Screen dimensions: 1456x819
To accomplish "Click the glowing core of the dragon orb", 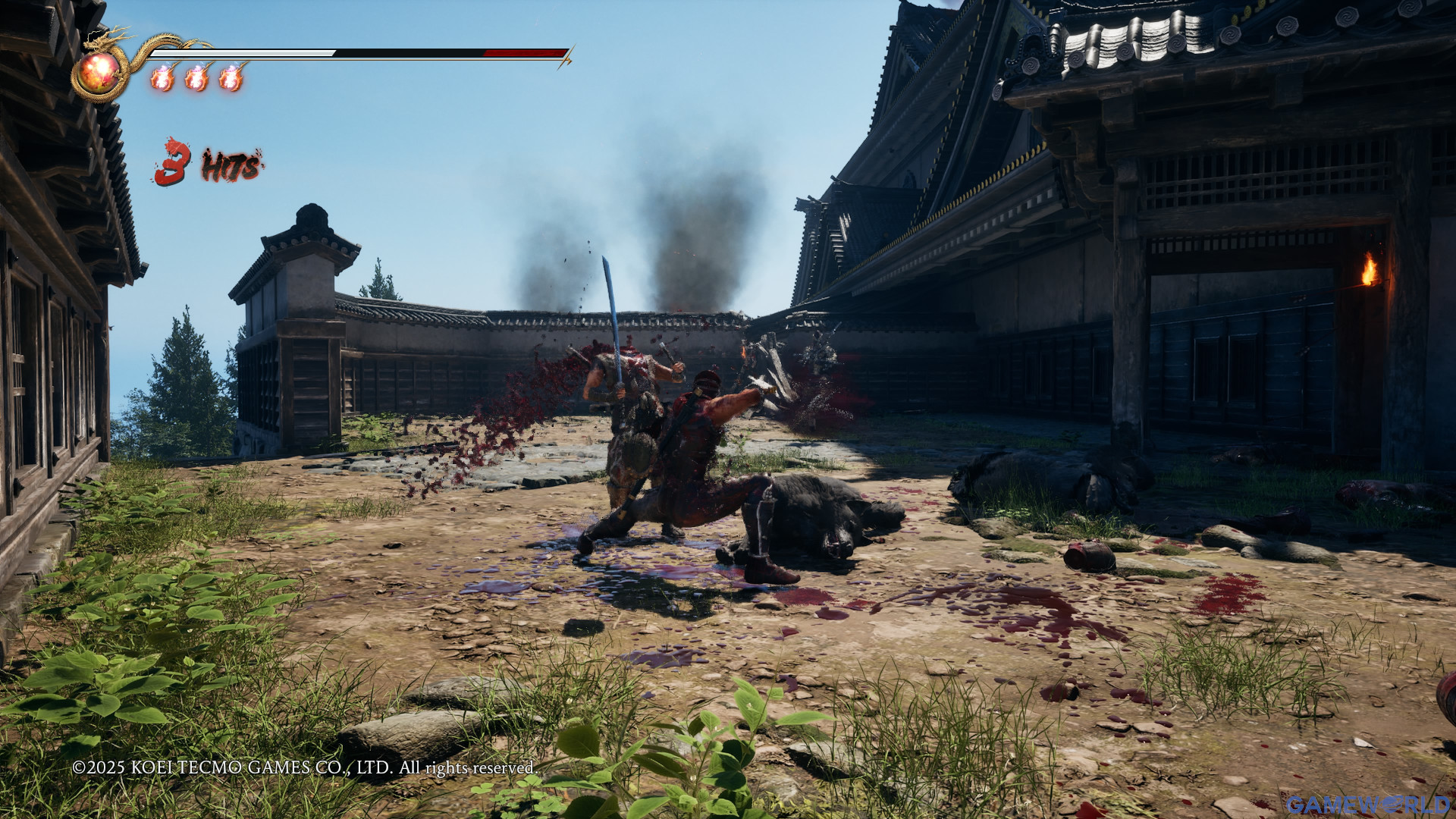I will (102, 67).
